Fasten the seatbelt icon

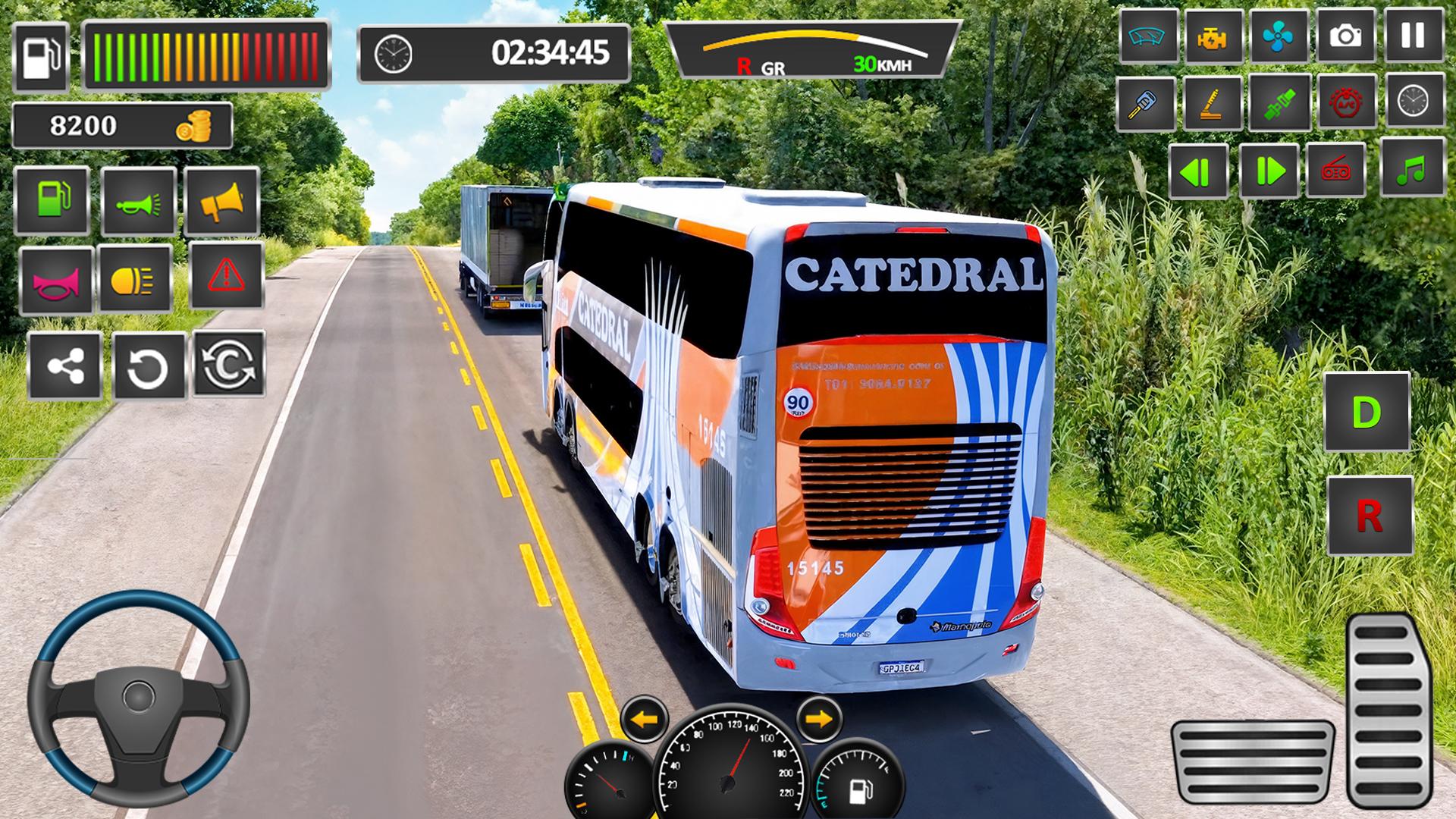click(x=1280, y=102)
